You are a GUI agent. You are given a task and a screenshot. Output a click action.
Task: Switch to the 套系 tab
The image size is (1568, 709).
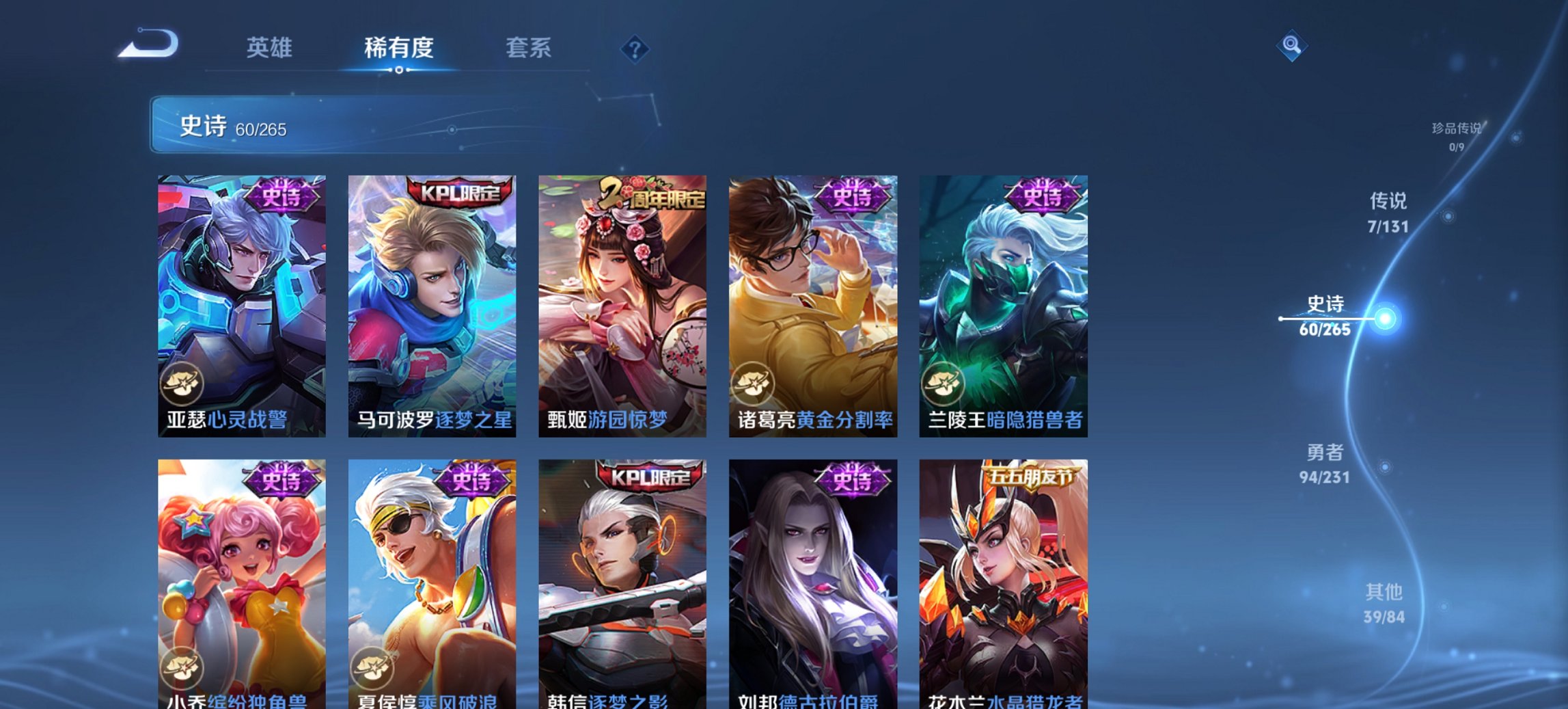coord(529,48)
